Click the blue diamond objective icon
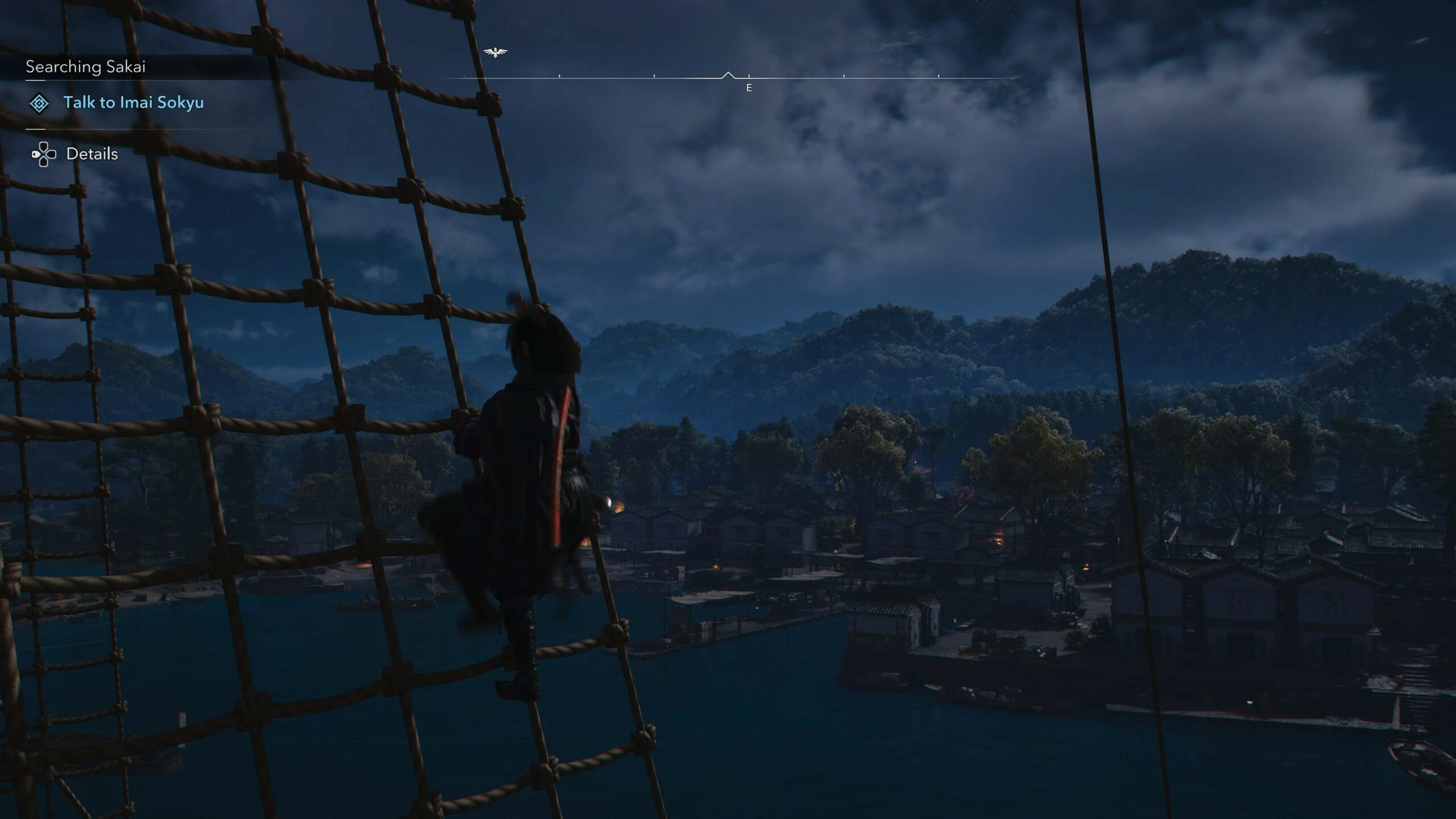The image size is (1456, 819). (x=39, y=104)
